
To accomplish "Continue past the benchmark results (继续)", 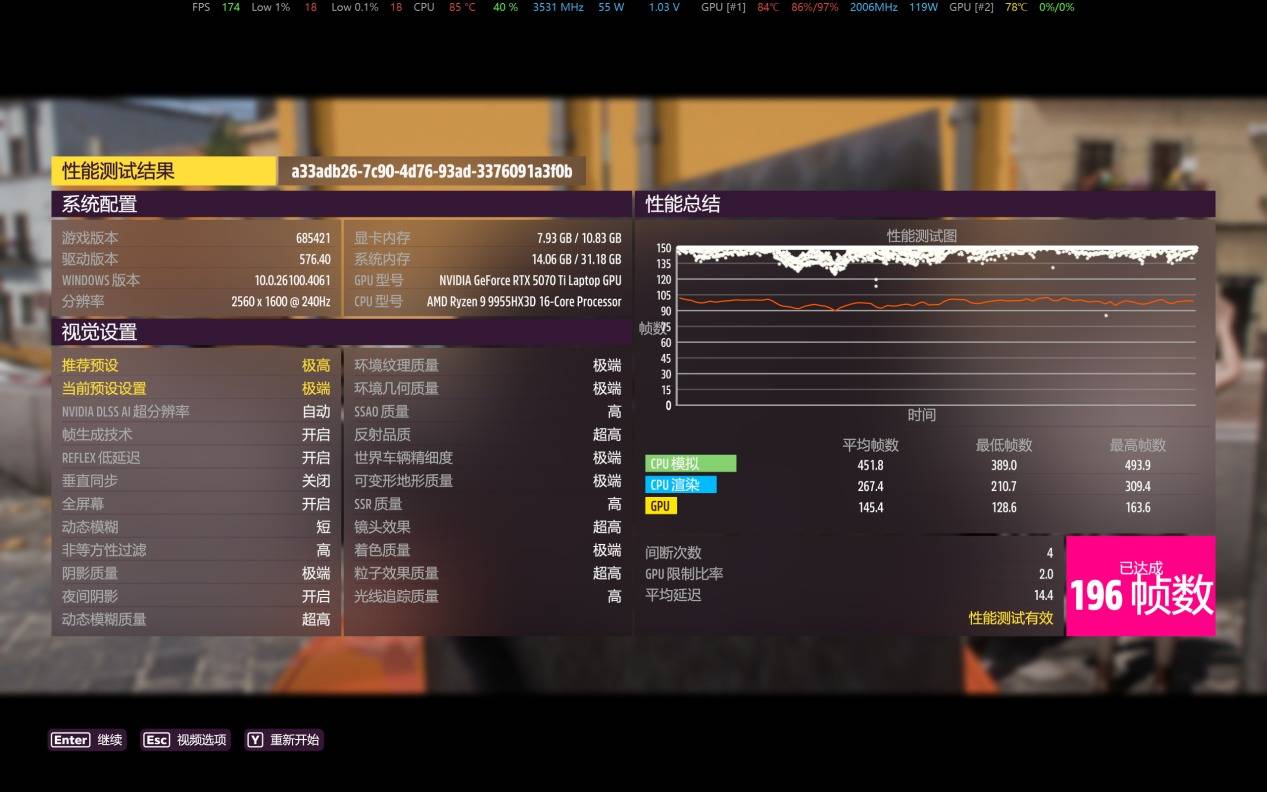I will pyautogui.click(x=87, y=740).
